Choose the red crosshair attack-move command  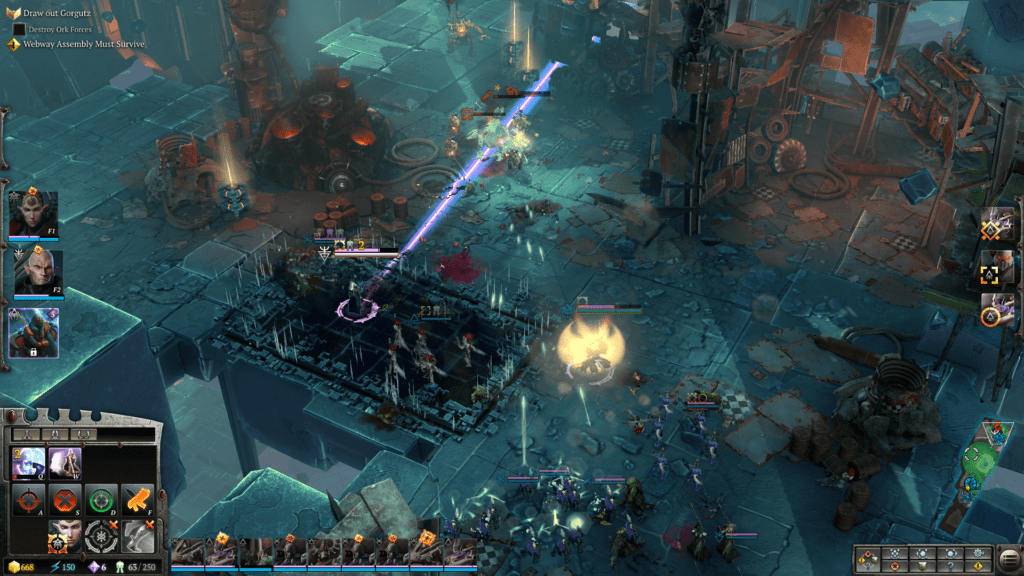coord(27,499)
